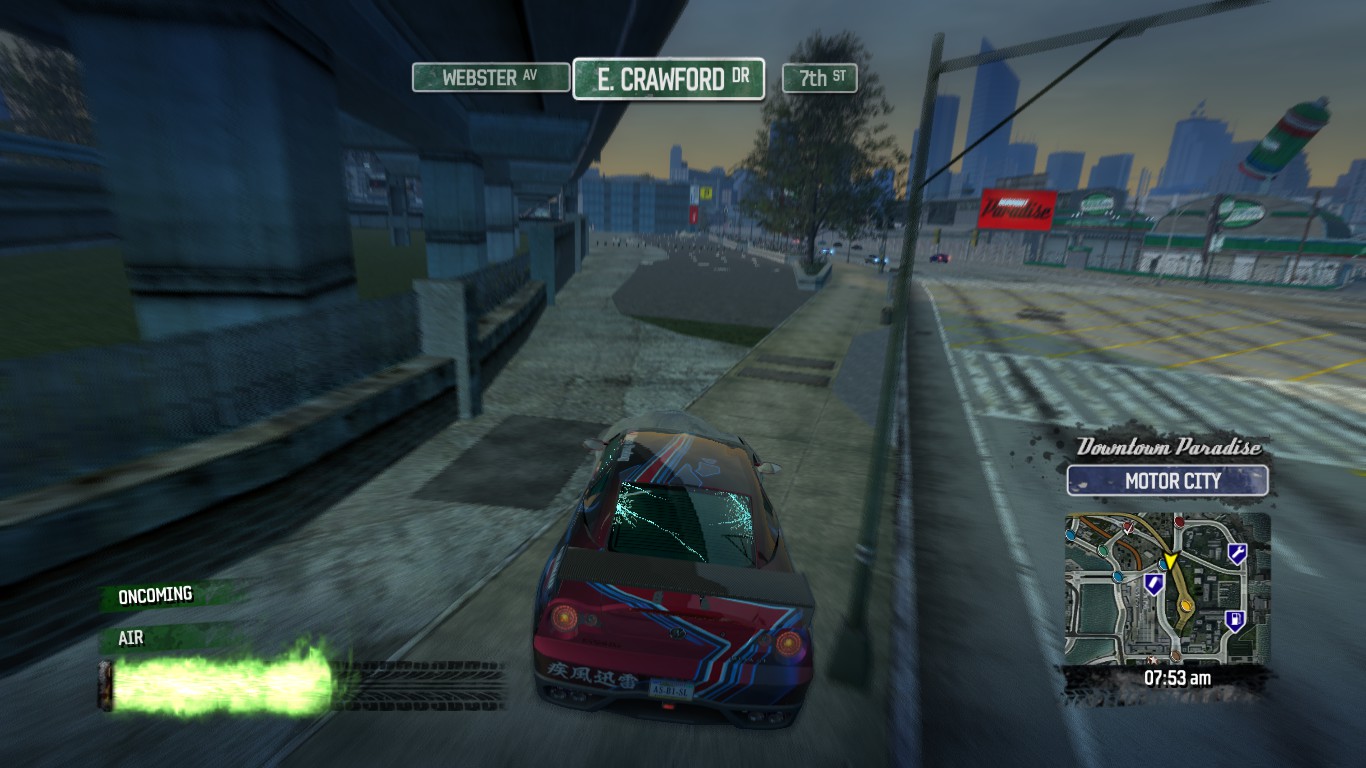Click the blue junction marker left of player arrow
This screenshot has height=768, width=1366.
[x=1162, y=565]
